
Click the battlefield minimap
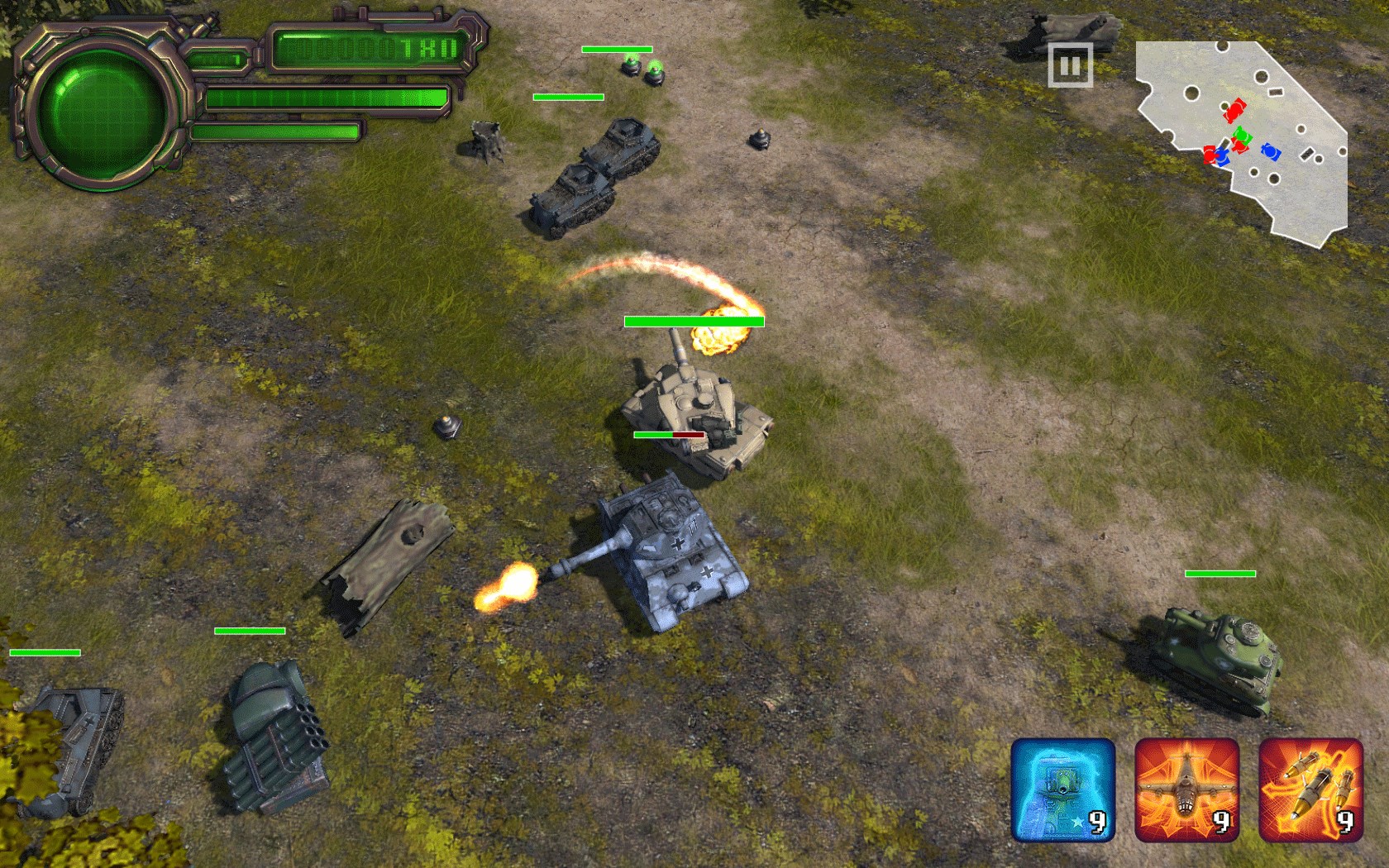1240,136
